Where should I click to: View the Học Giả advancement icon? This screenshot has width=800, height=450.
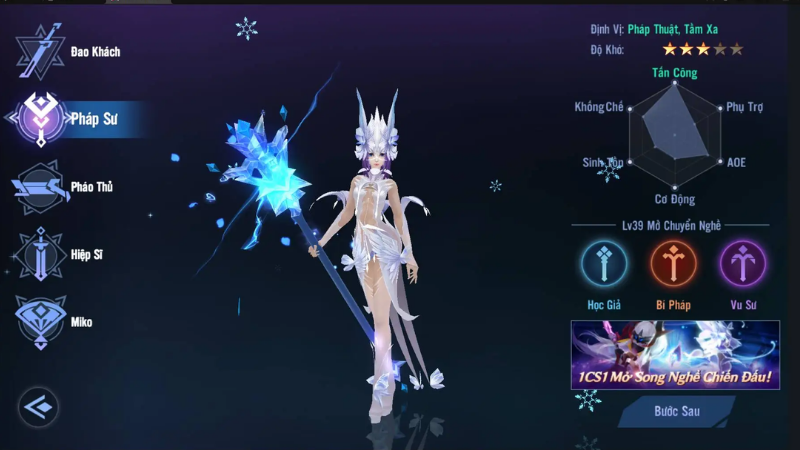pos(604,264)
